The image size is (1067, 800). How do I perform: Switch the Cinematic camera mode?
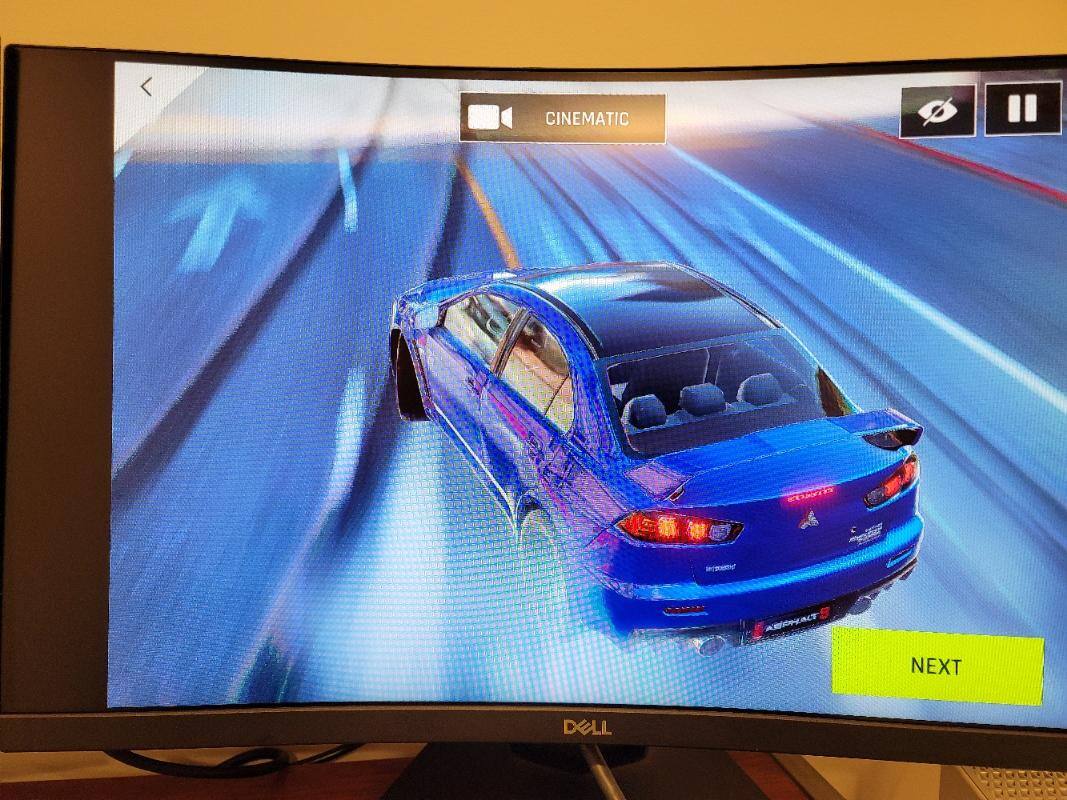(562, 118)
